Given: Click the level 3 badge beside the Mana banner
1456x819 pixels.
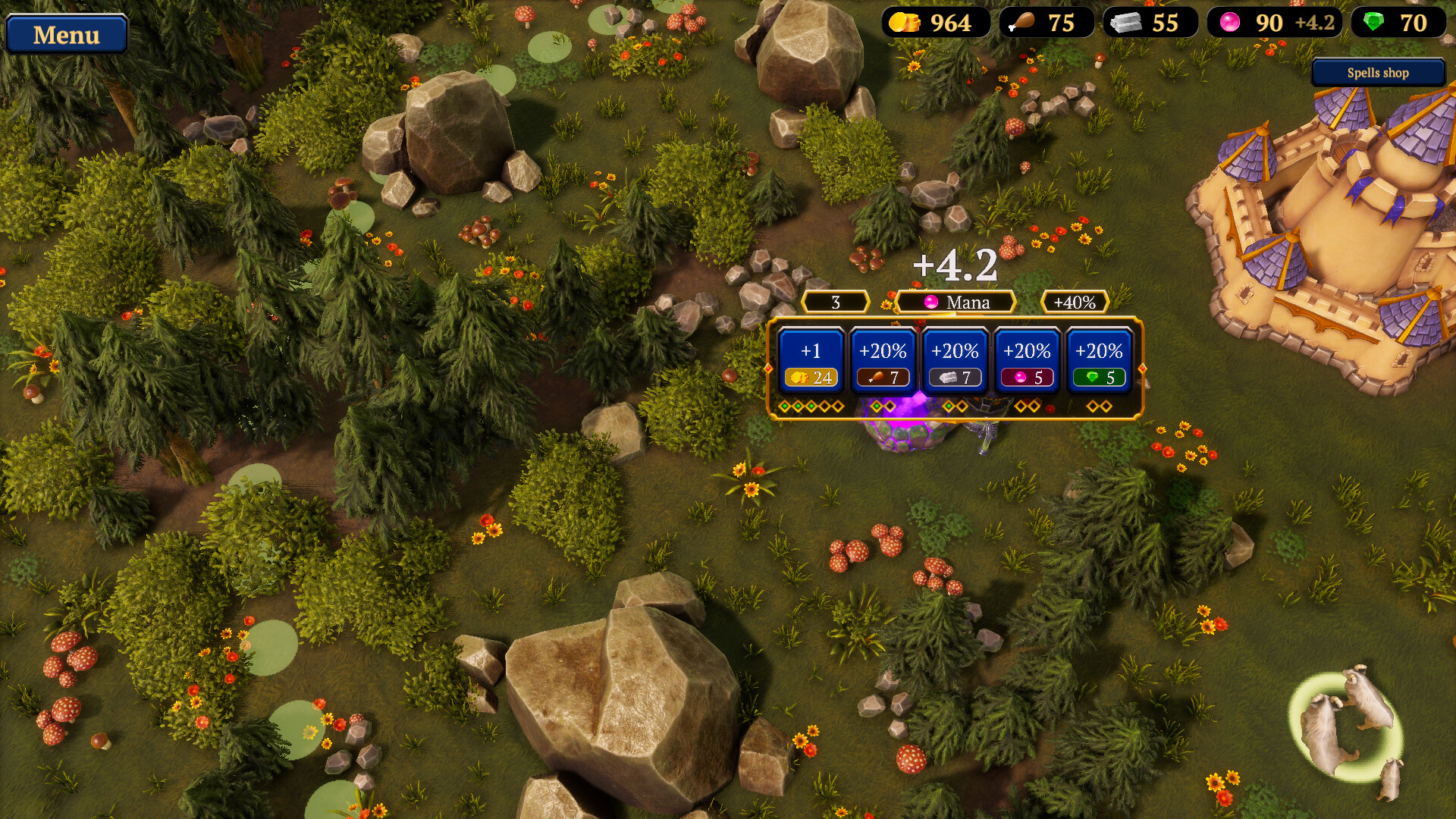Looking at the screenshot, I should (x=834, y=302).
